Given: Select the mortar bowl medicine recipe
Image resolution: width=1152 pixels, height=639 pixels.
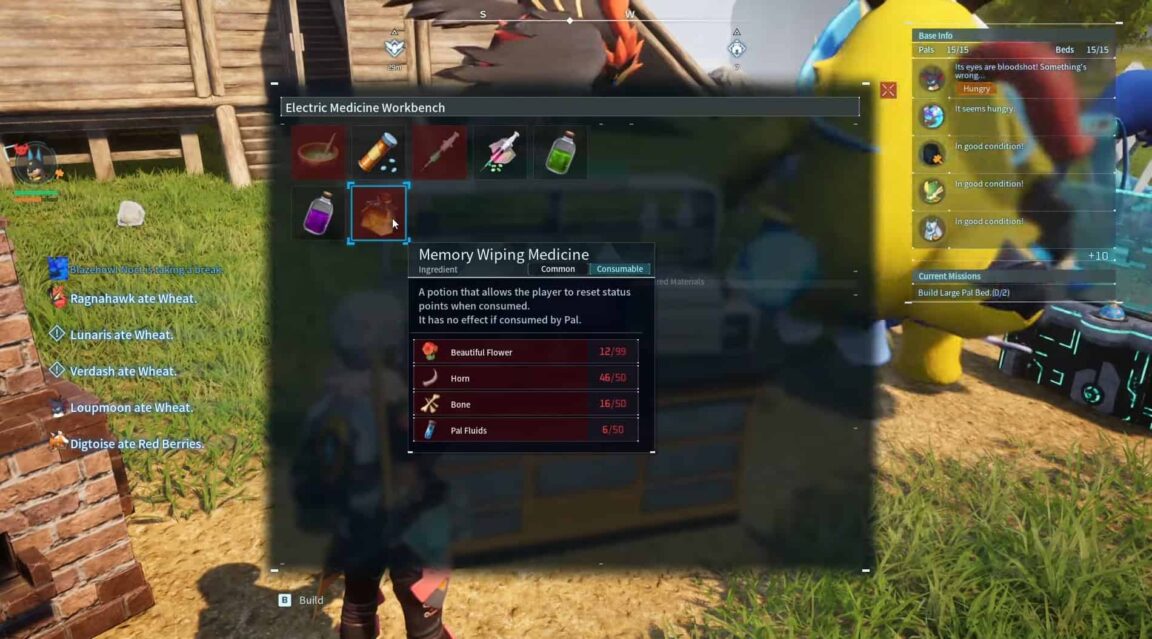Looking at the screenshot, I should [x=319, y=153].
